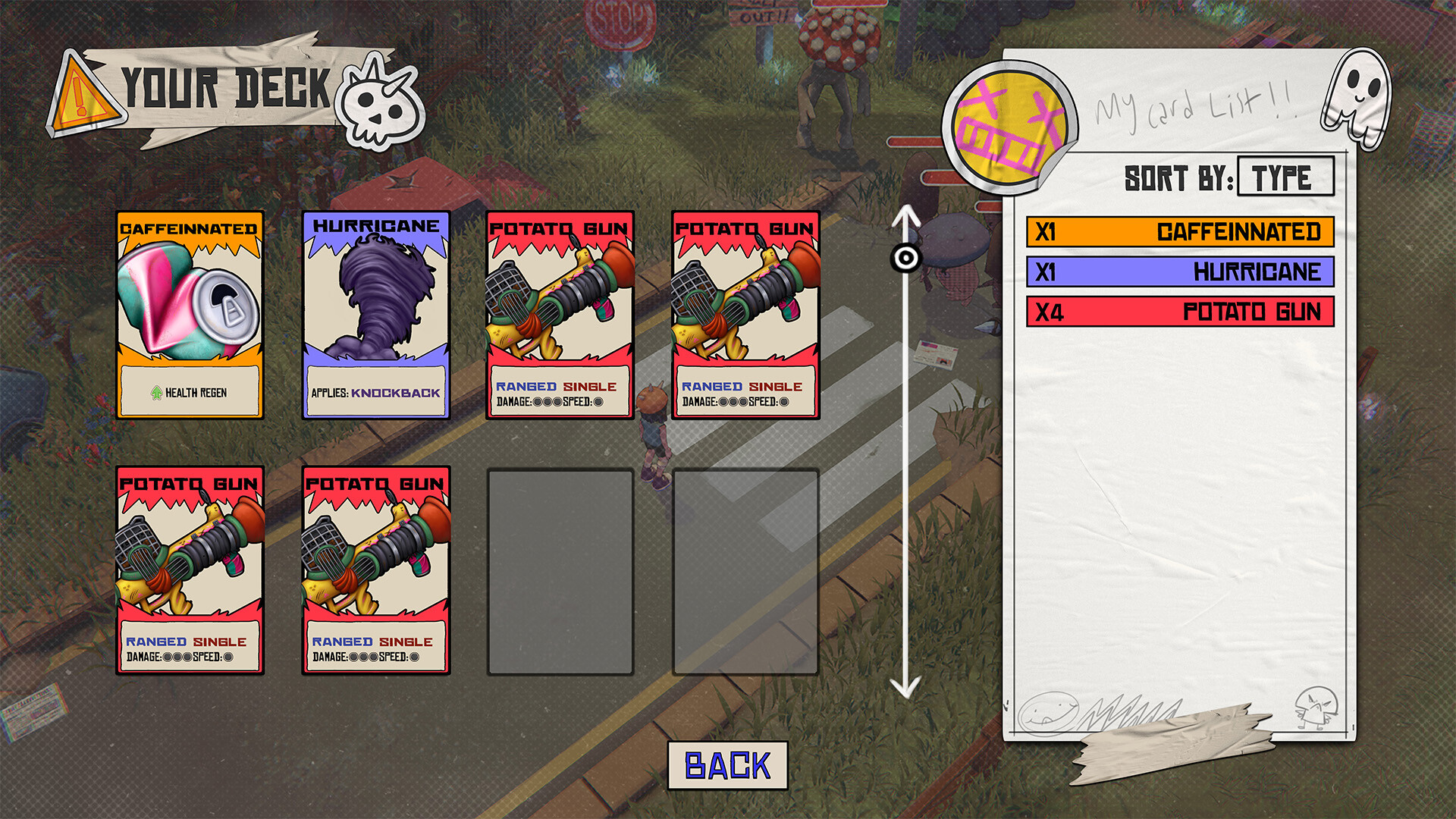Select the first Potato Gun card
1456x819 pixels.
(560, 315)
